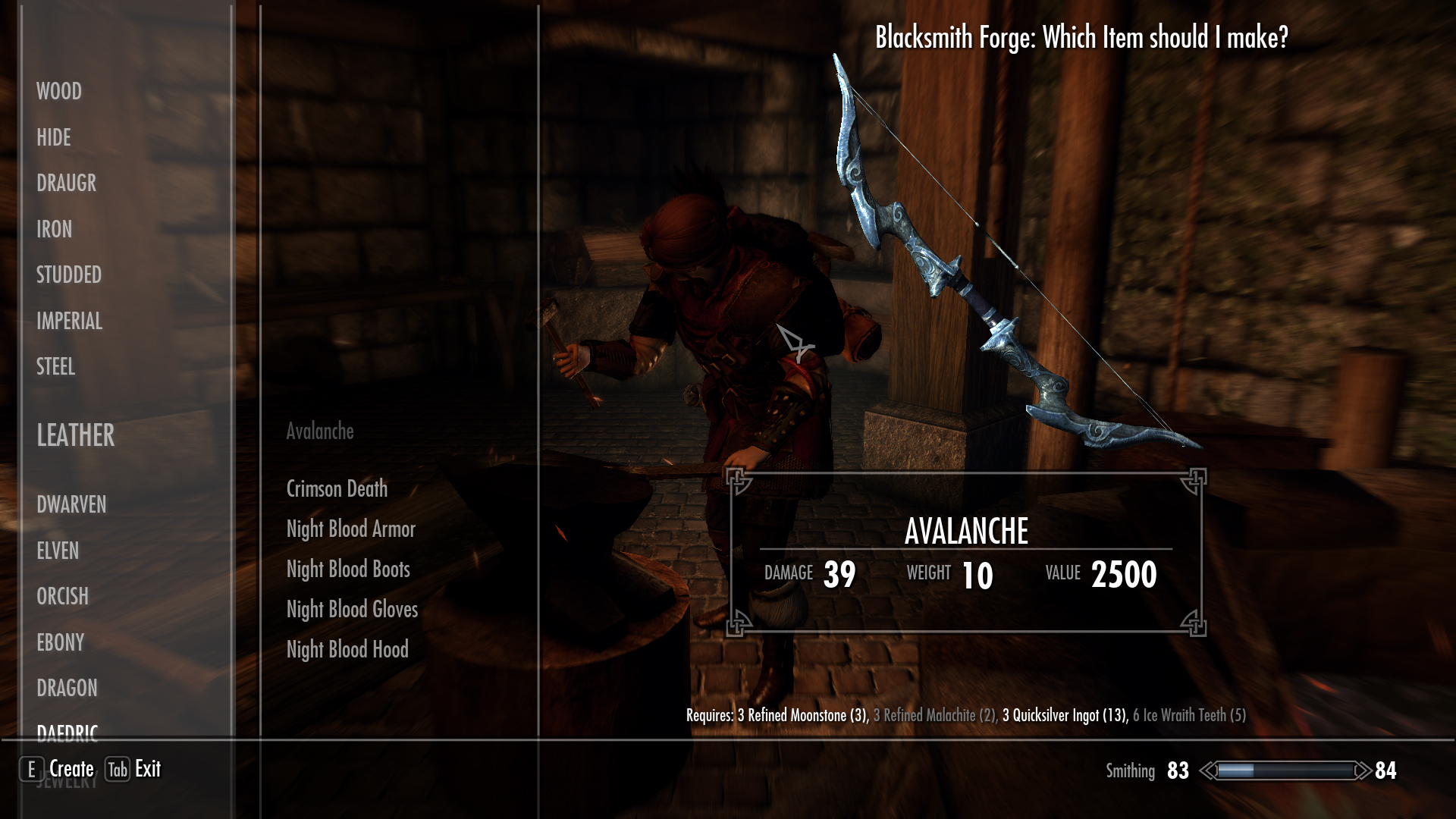The height and width of the screenshot is (819, 1456).
Task: Switch to the EBONY category
Action: 61,642
